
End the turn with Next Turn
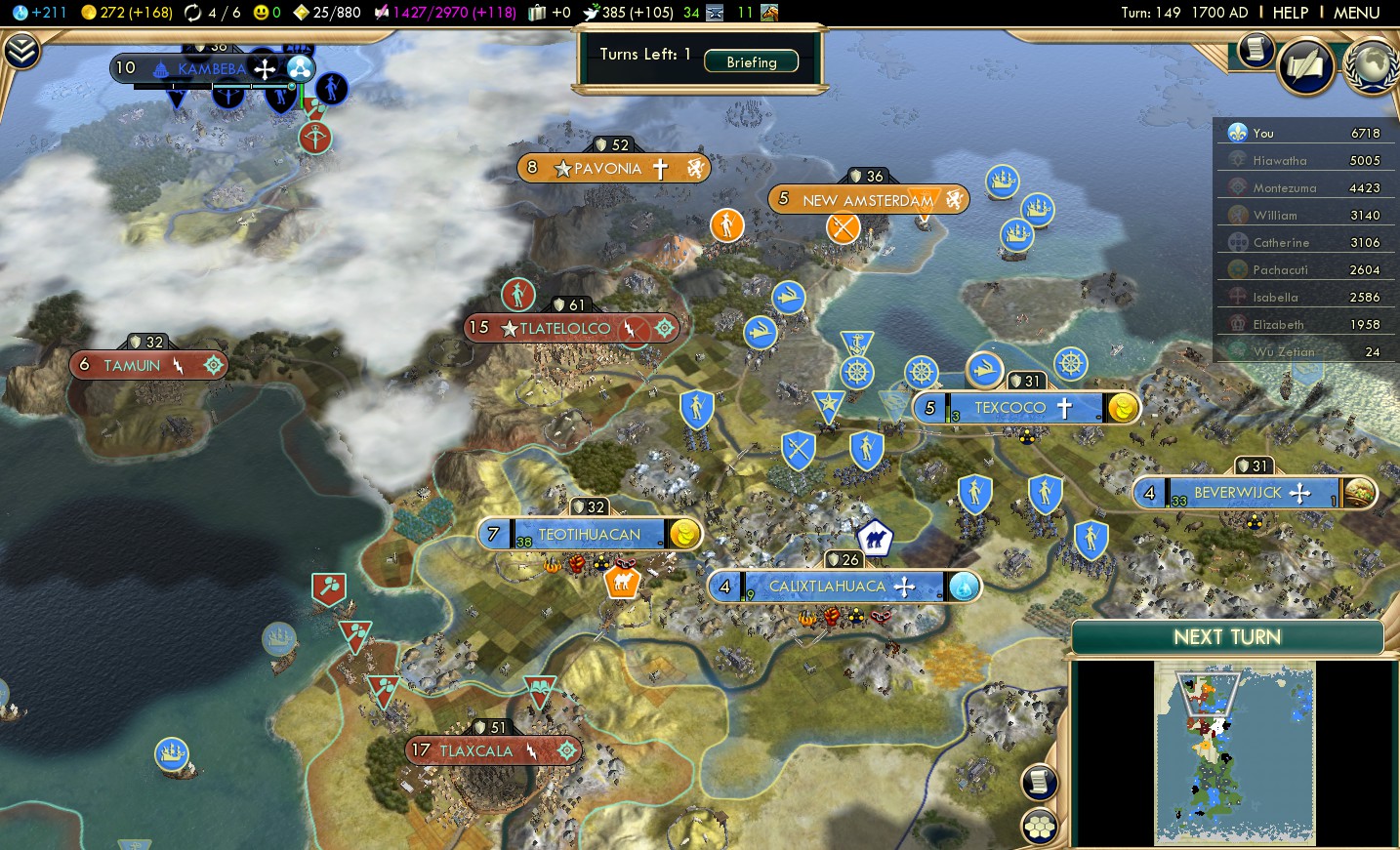point(1227,637)
